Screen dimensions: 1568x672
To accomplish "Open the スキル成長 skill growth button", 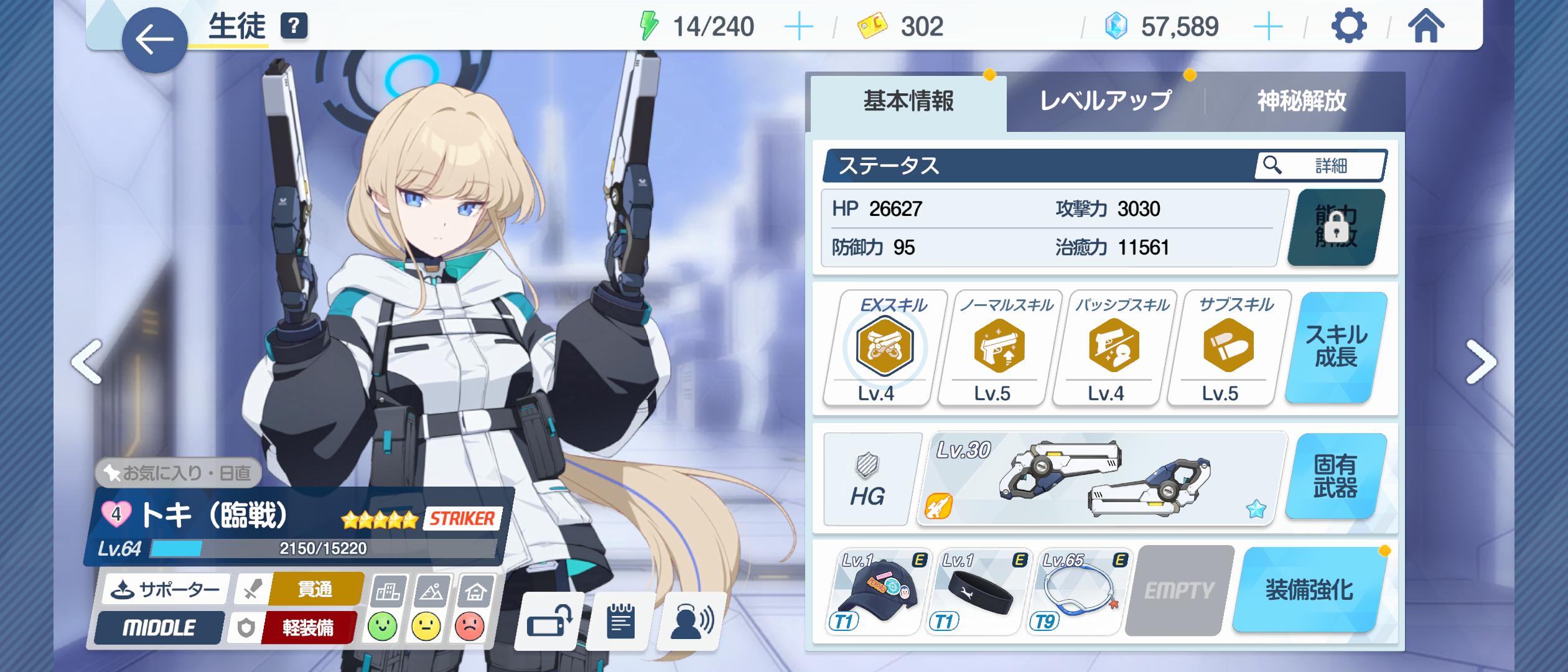I will click(1336, 347).
